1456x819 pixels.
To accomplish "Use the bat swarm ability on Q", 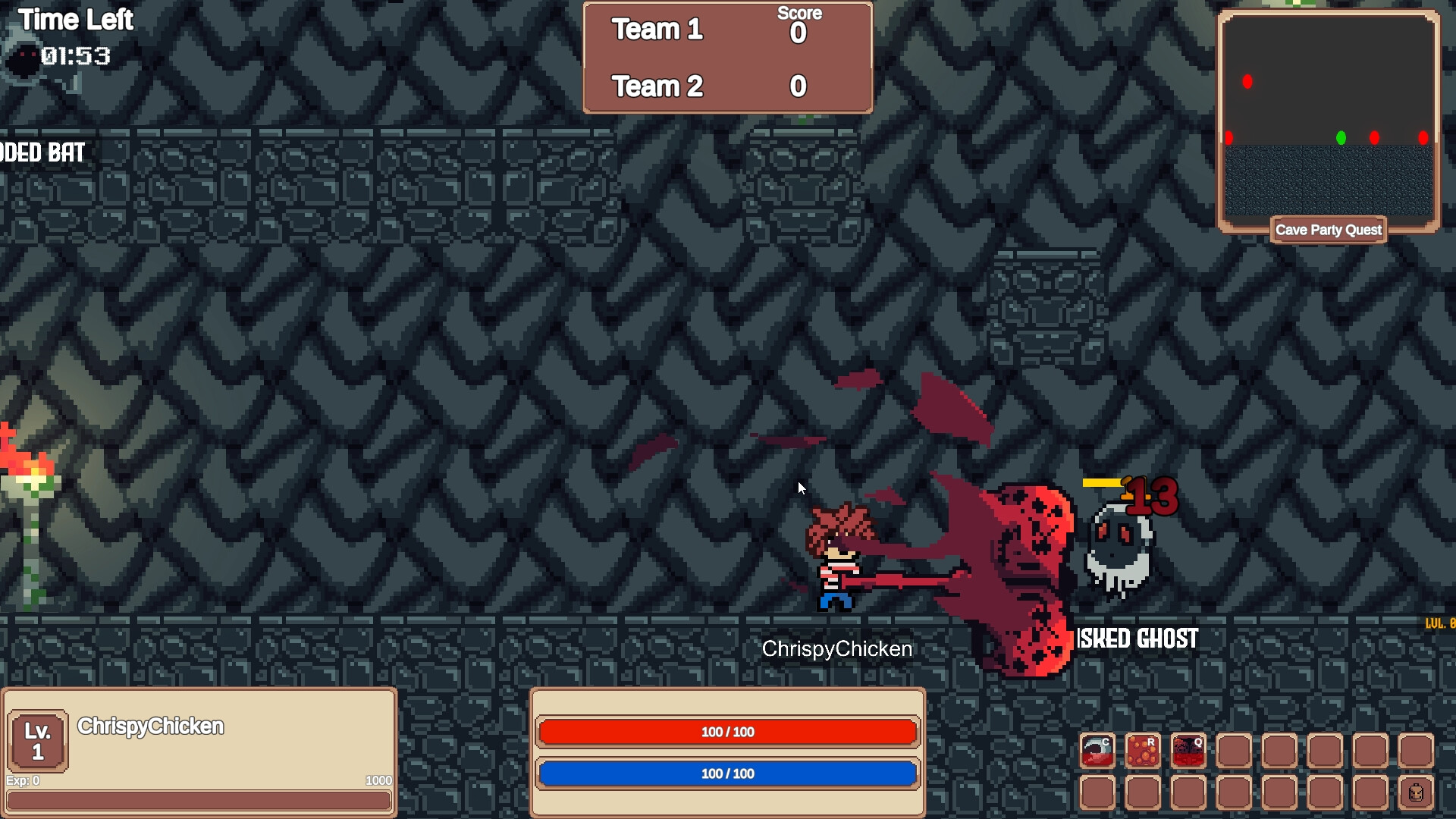I will click(x=1188, y=750).
